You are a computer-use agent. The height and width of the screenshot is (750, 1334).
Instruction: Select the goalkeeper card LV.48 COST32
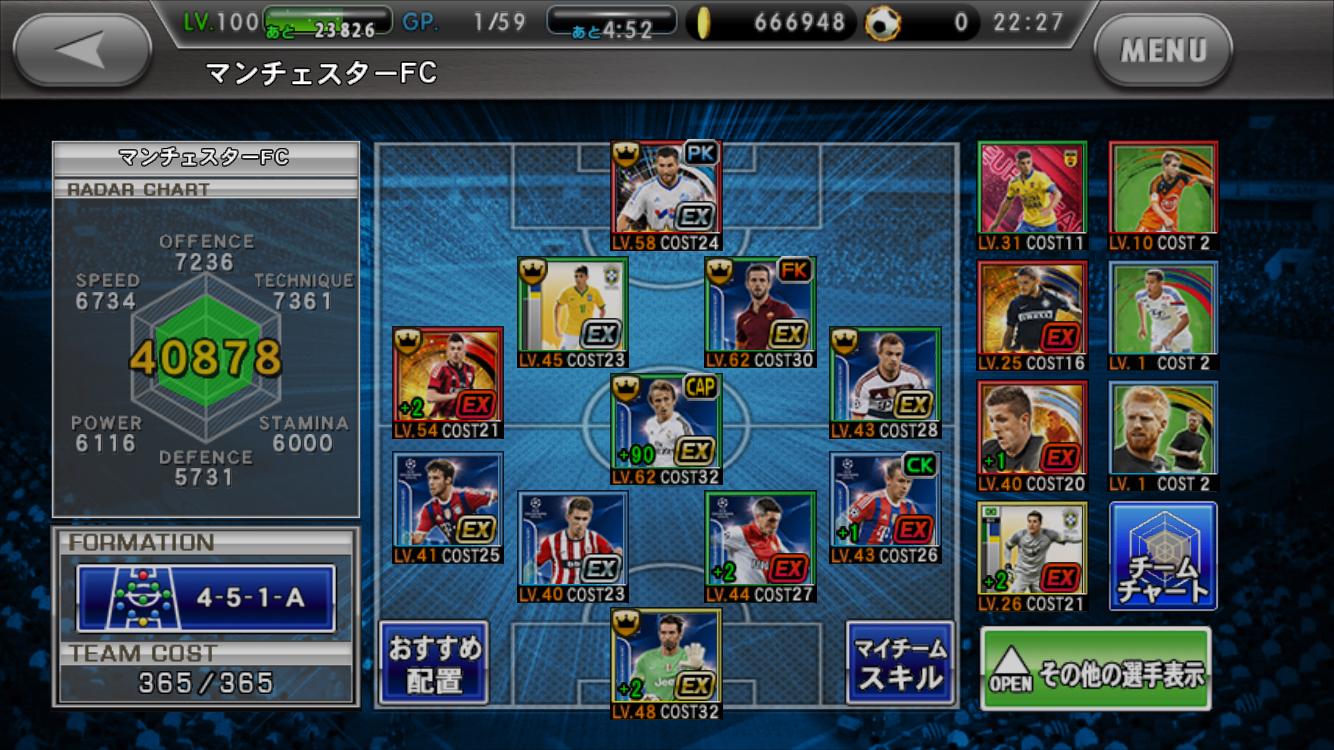666,662
